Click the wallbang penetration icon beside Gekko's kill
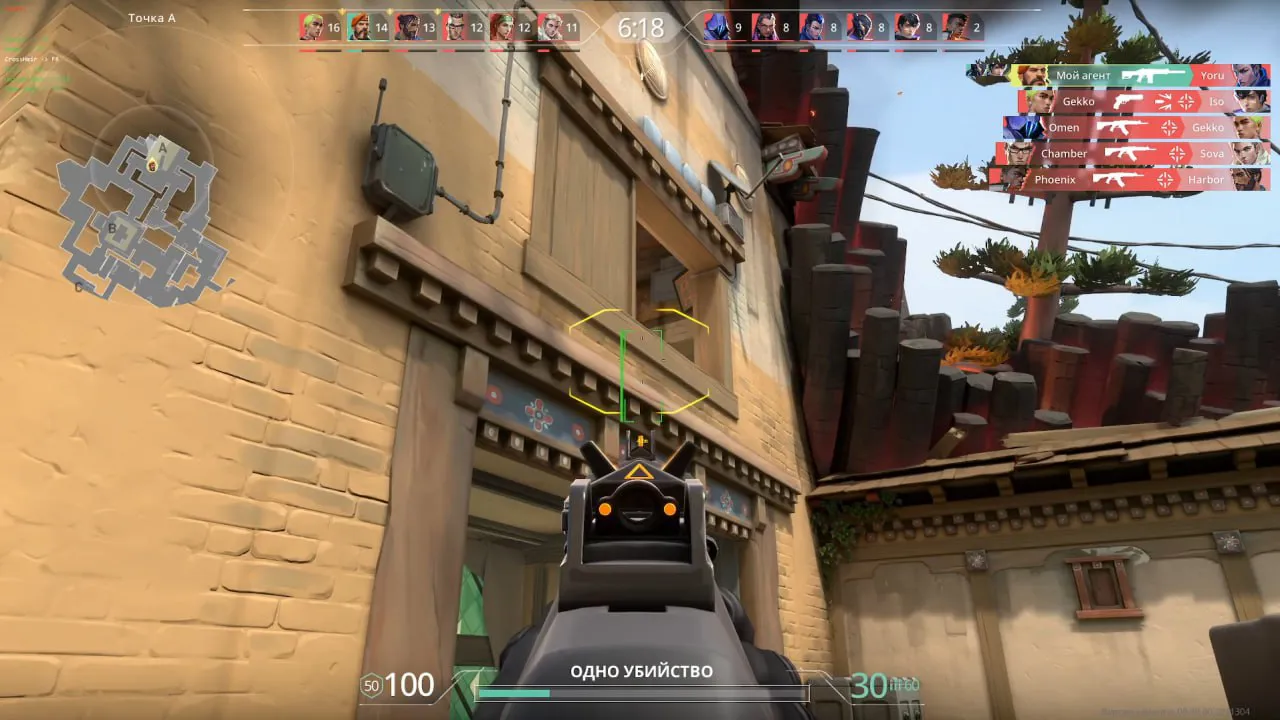 (1163, 102)
